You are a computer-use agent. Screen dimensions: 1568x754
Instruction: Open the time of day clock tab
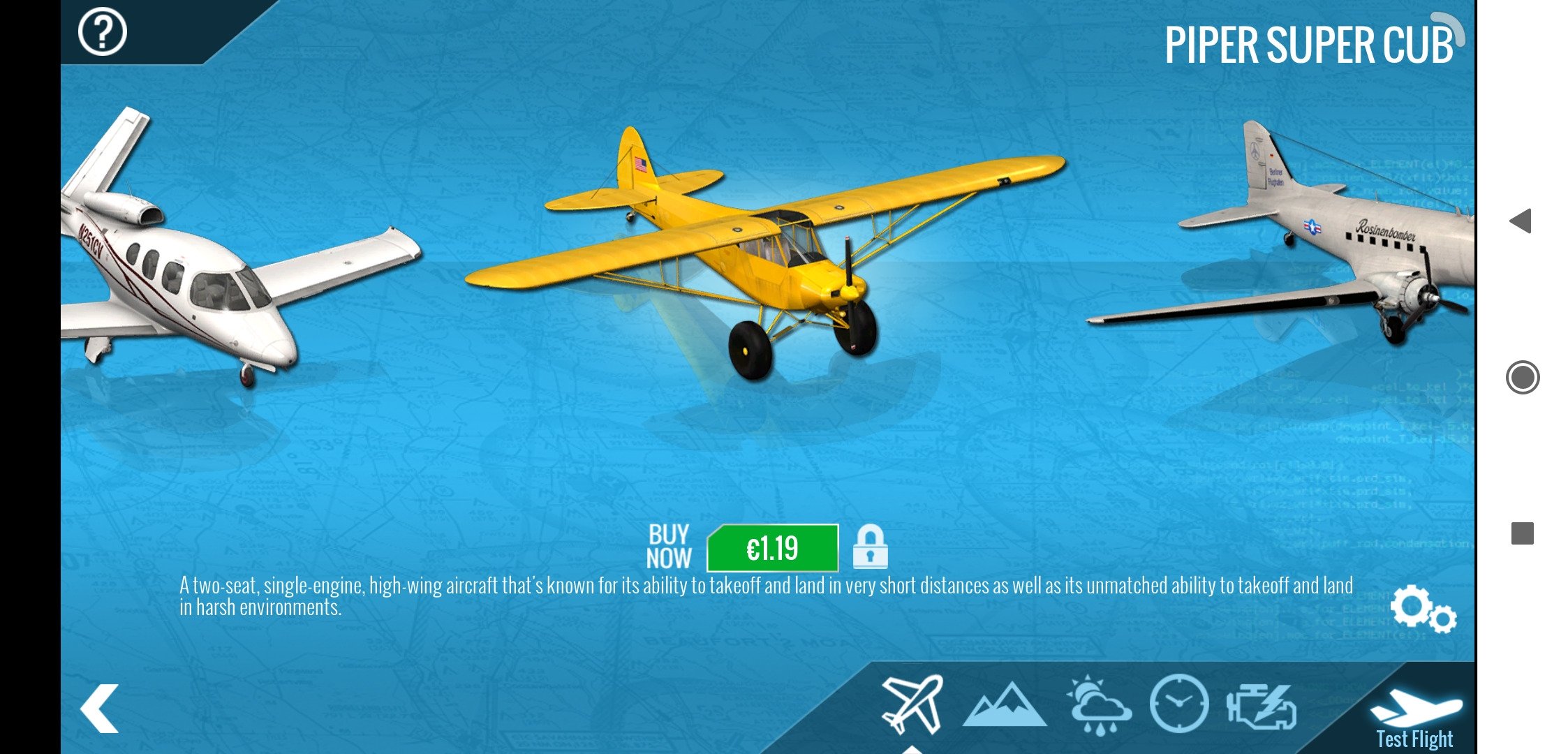1179,704
